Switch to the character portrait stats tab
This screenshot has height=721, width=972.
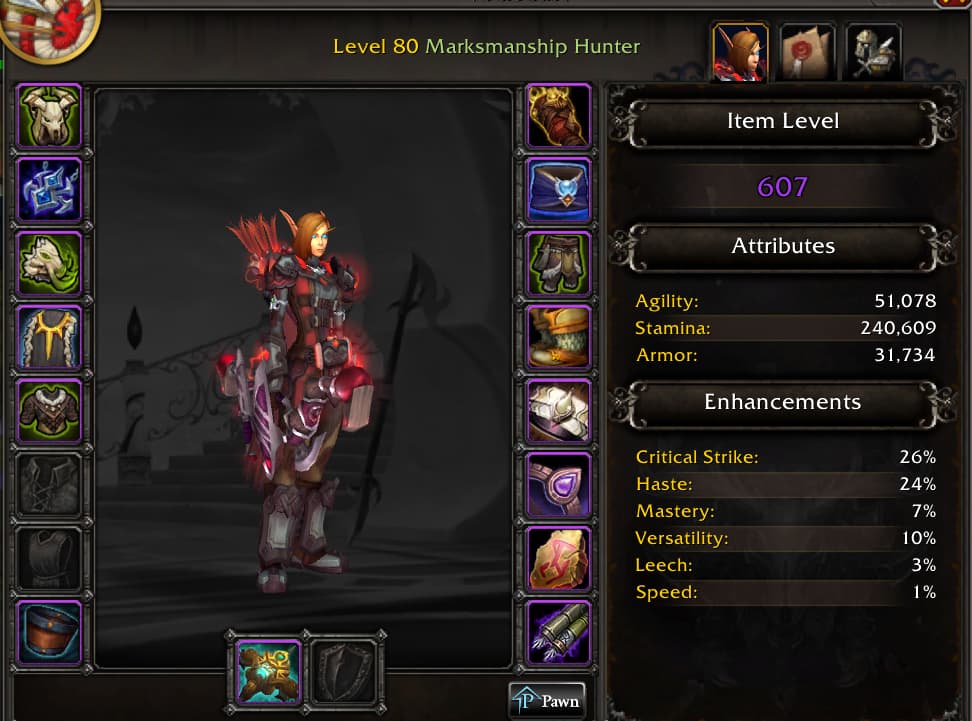739,51
